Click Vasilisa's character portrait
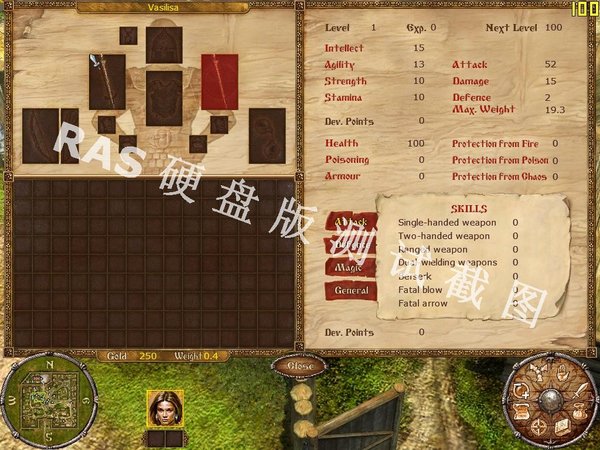 (164, 408)
